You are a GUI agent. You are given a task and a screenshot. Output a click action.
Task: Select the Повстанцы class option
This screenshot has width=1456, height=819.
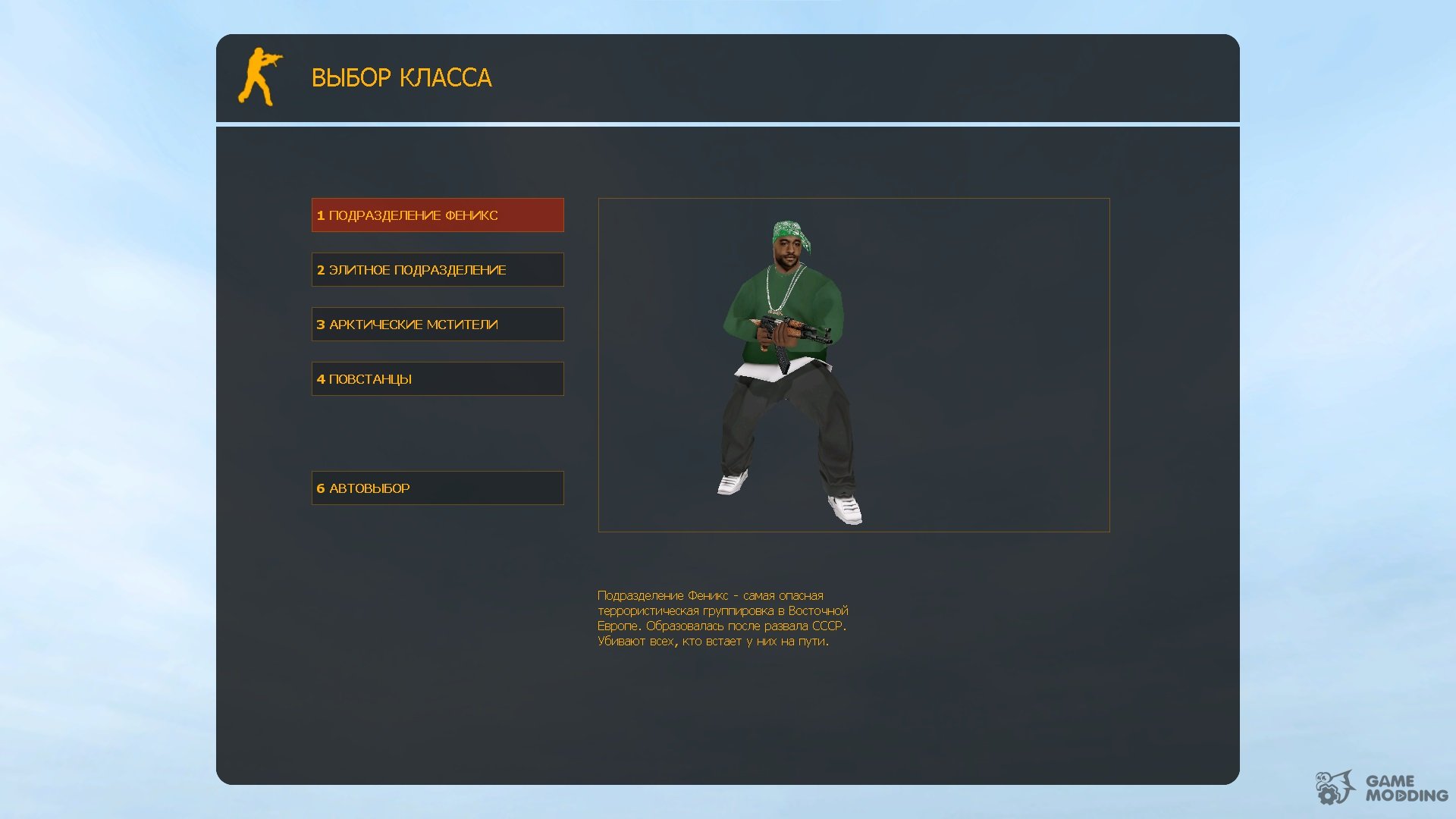(x=438, y=379)
